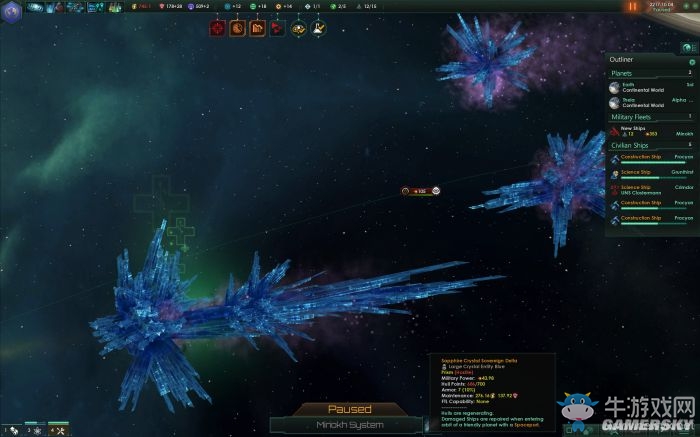
Task: Toggle the pause button beside the date
Action: coord(633,7)
